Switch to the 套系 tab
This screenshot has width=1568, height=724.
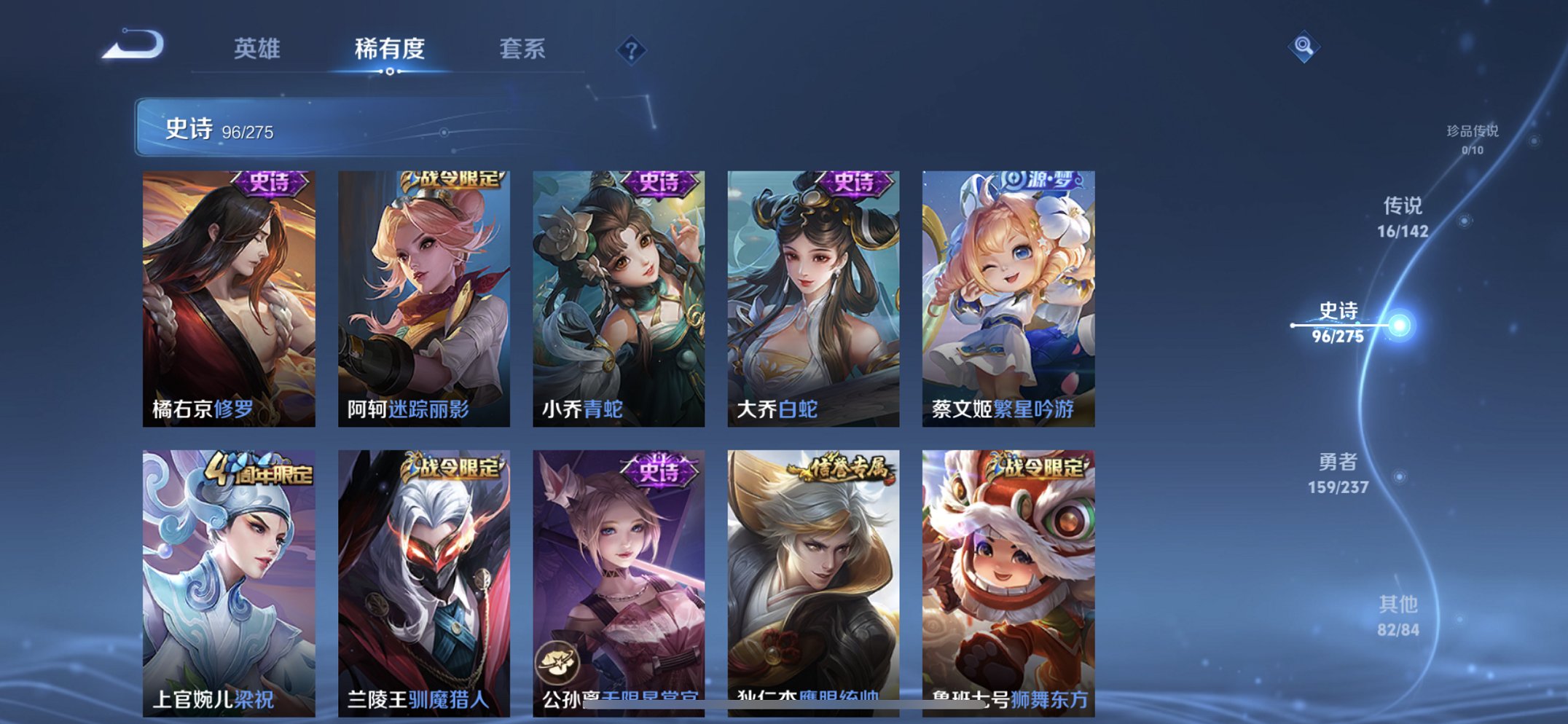click(x=523, y=50)
